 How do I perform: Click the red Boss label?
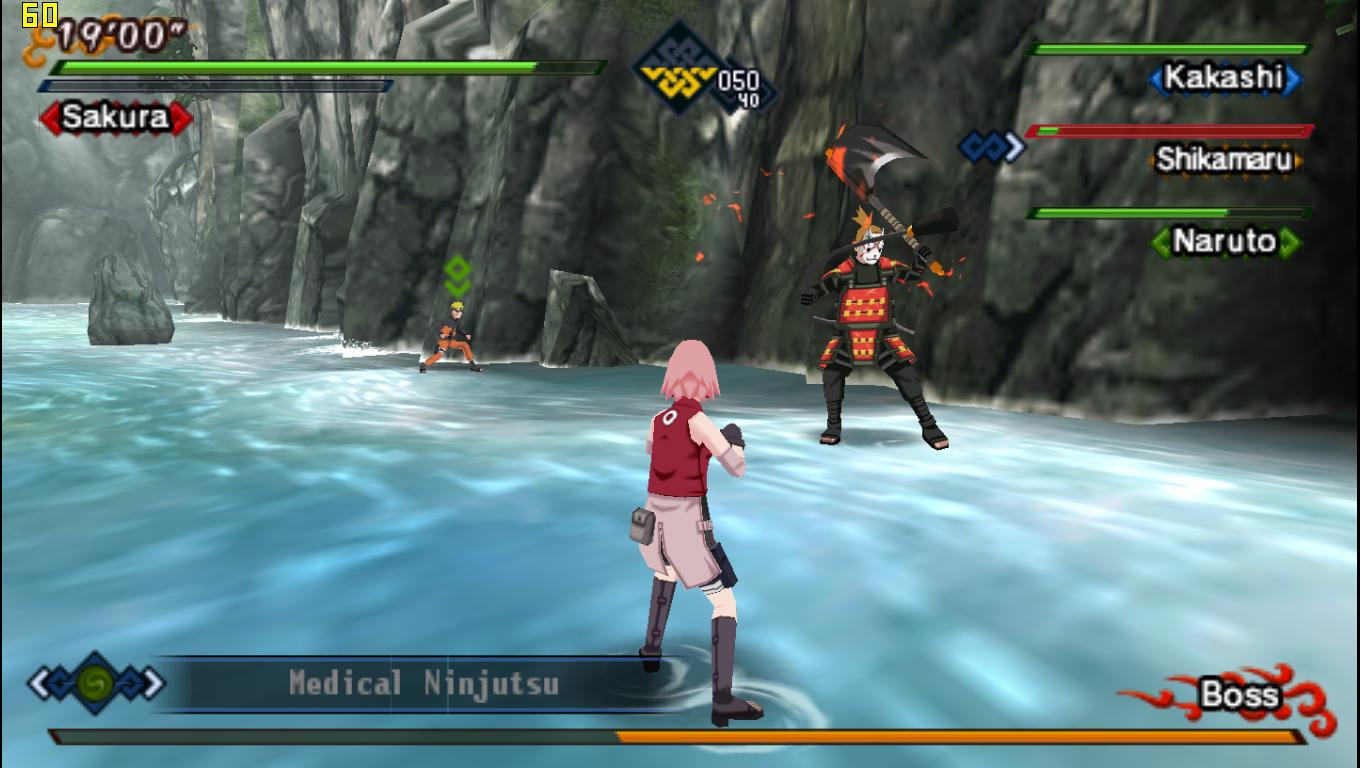[x=1239, y=695]
